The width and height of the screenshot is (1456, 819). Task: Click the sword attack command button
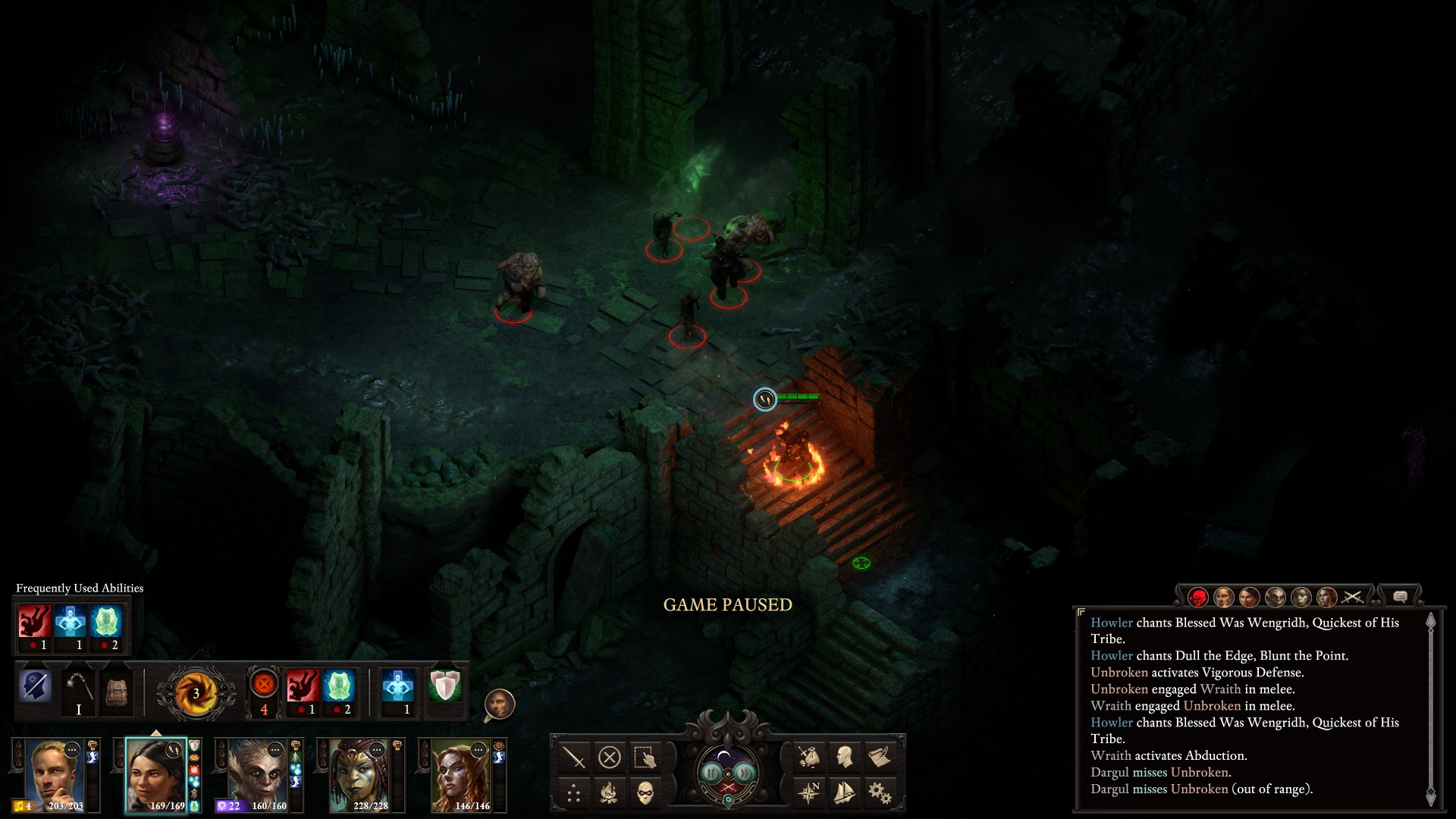pyautogui.click(x=574, y=757)
